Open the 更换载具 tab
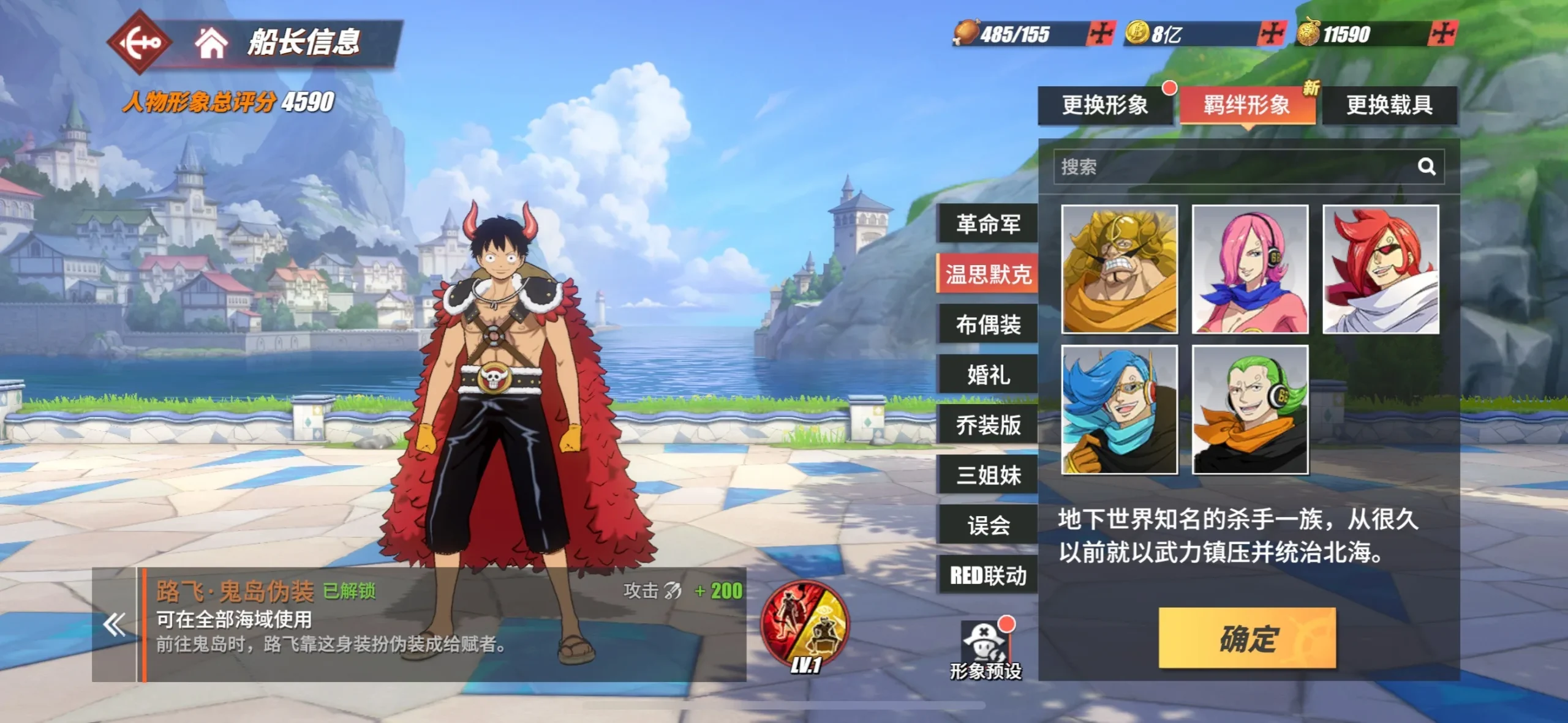 [1389, 105]
